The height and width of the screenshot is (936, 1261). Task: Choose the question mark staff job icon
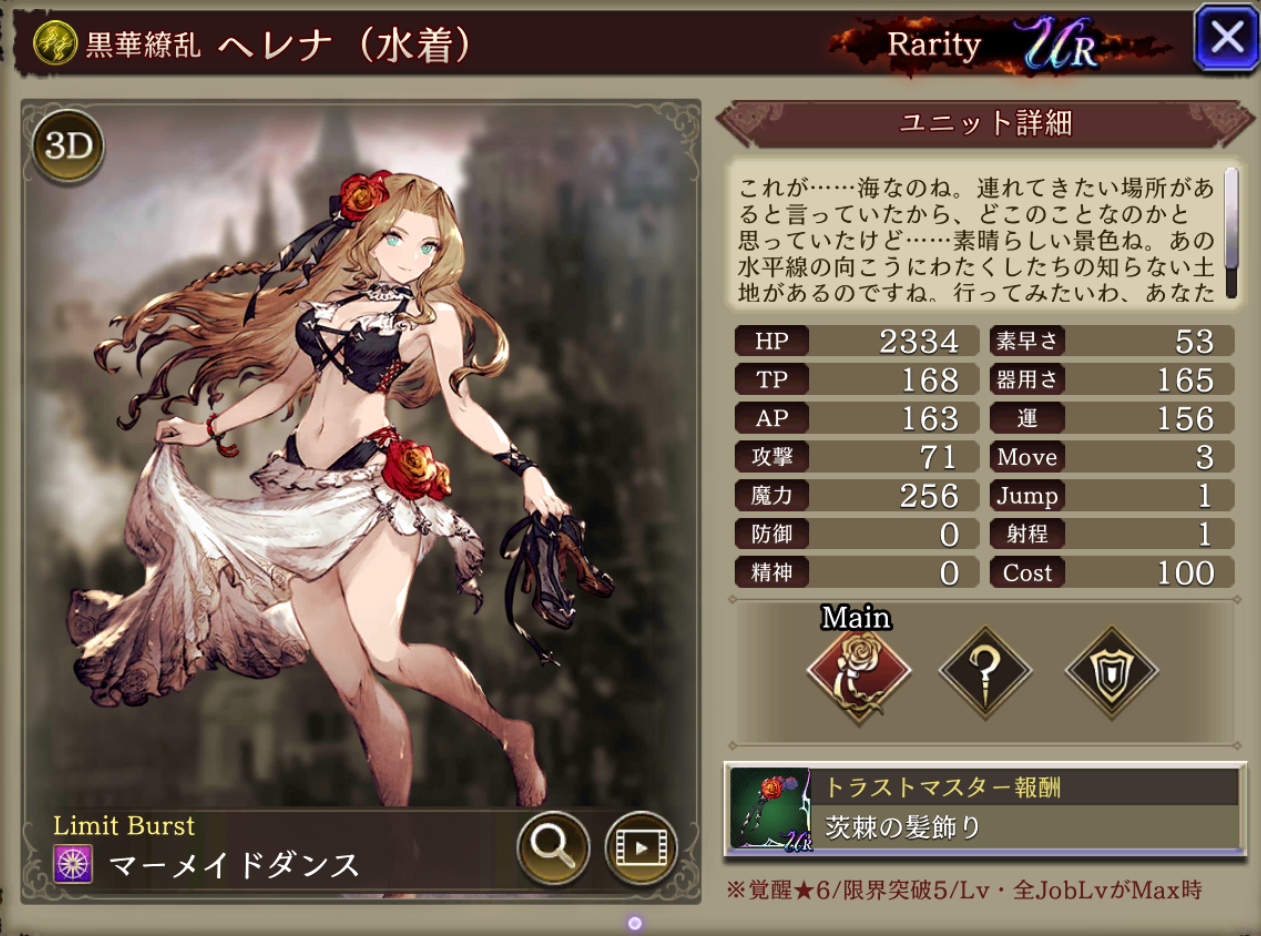[985, 672]
